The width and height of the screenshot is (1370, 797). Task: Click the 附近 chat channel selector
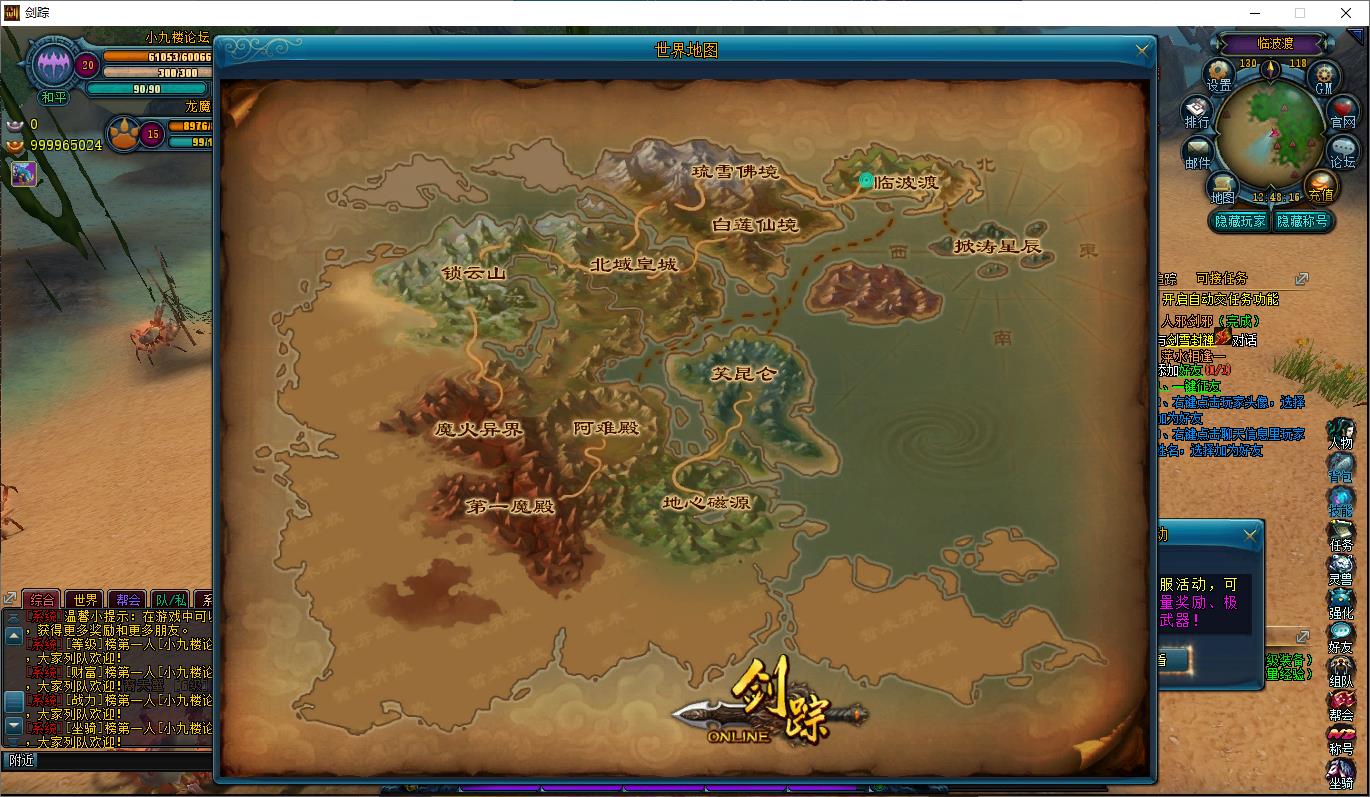[x=22, y=760]
